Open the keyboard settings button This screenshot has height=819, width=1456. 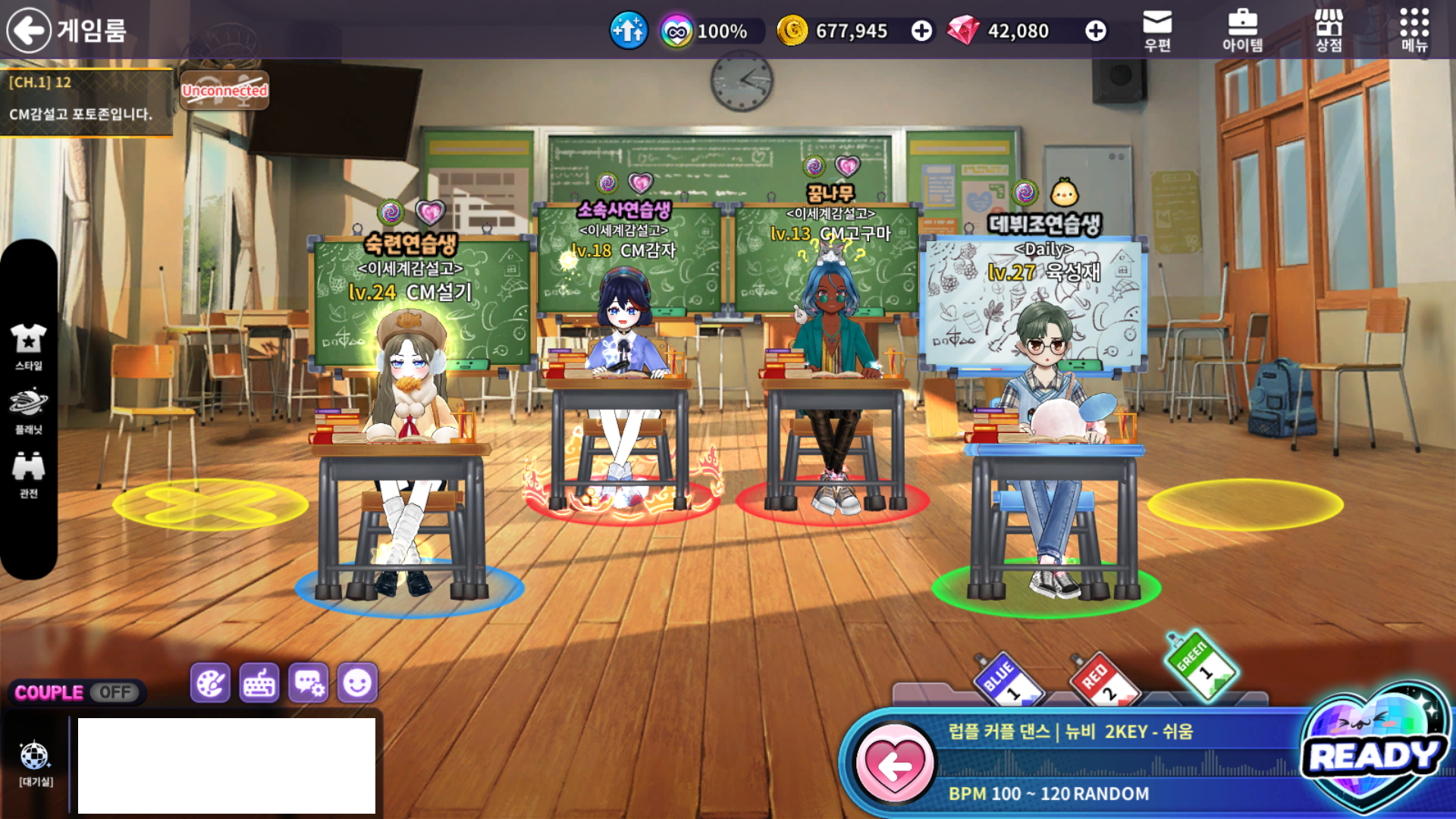[x=259, y=683]
